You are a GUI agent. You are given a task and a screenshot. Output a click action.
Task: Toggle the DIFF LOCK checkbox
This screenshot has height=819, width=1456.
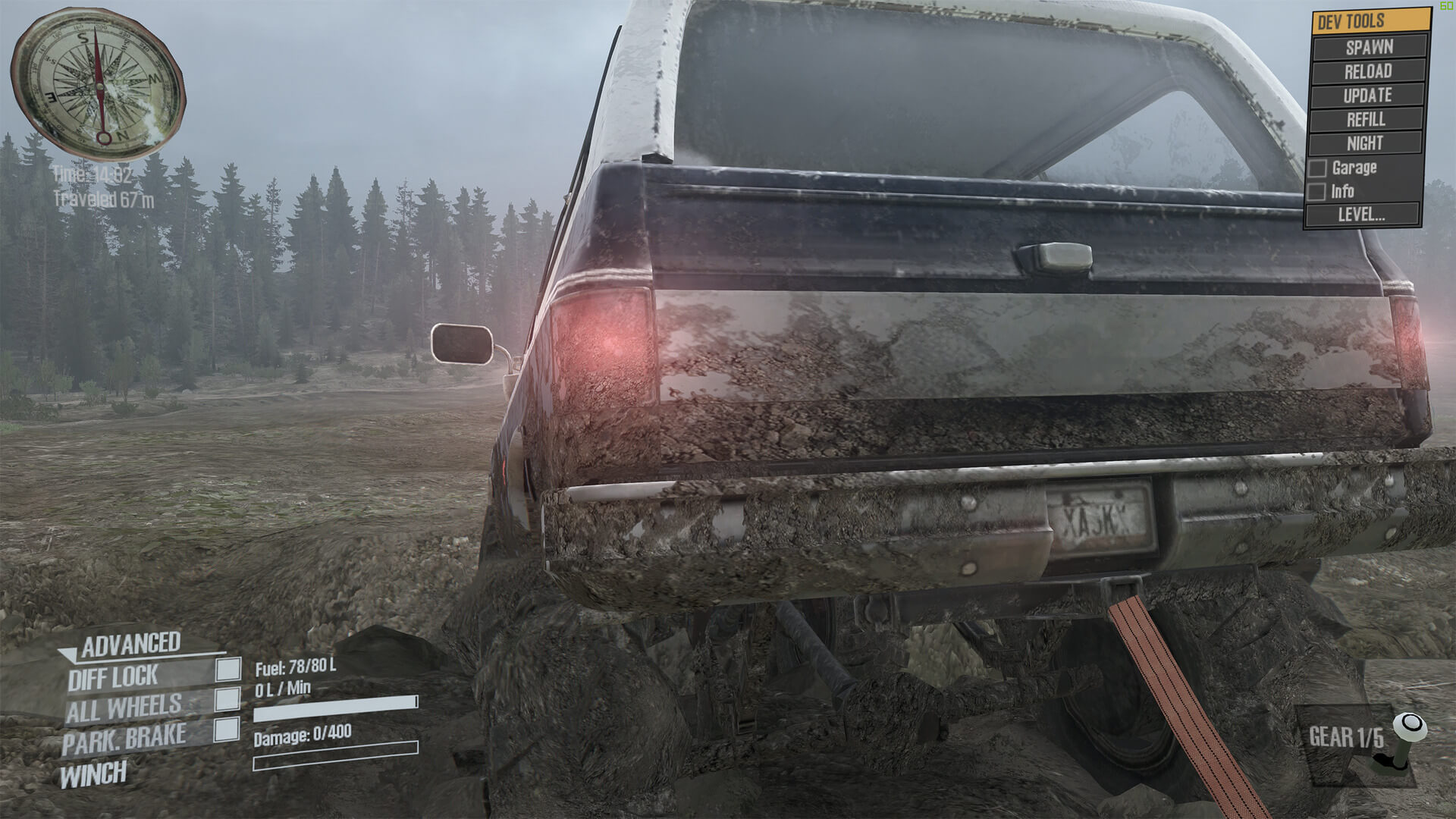[x=228, y=669]
